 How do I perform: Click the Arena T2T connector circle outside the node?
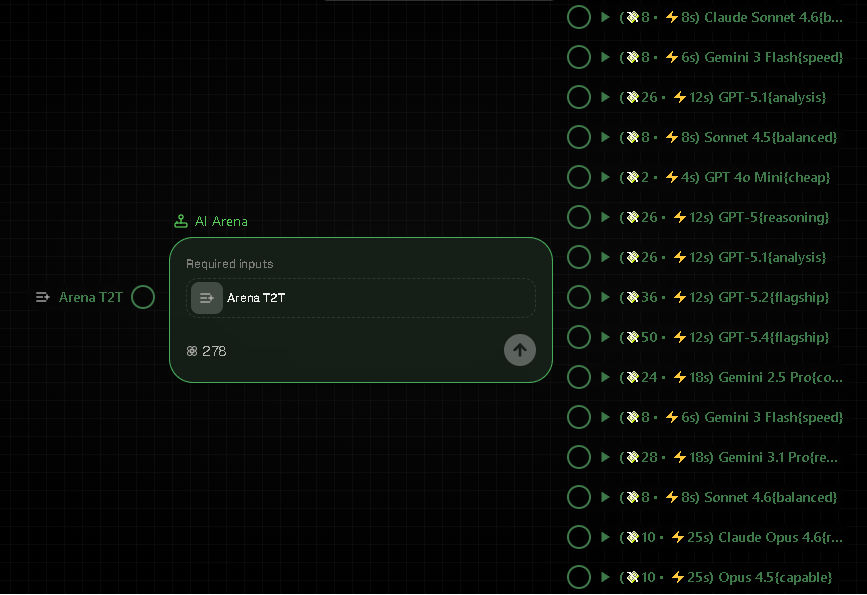tap(143, 297)
